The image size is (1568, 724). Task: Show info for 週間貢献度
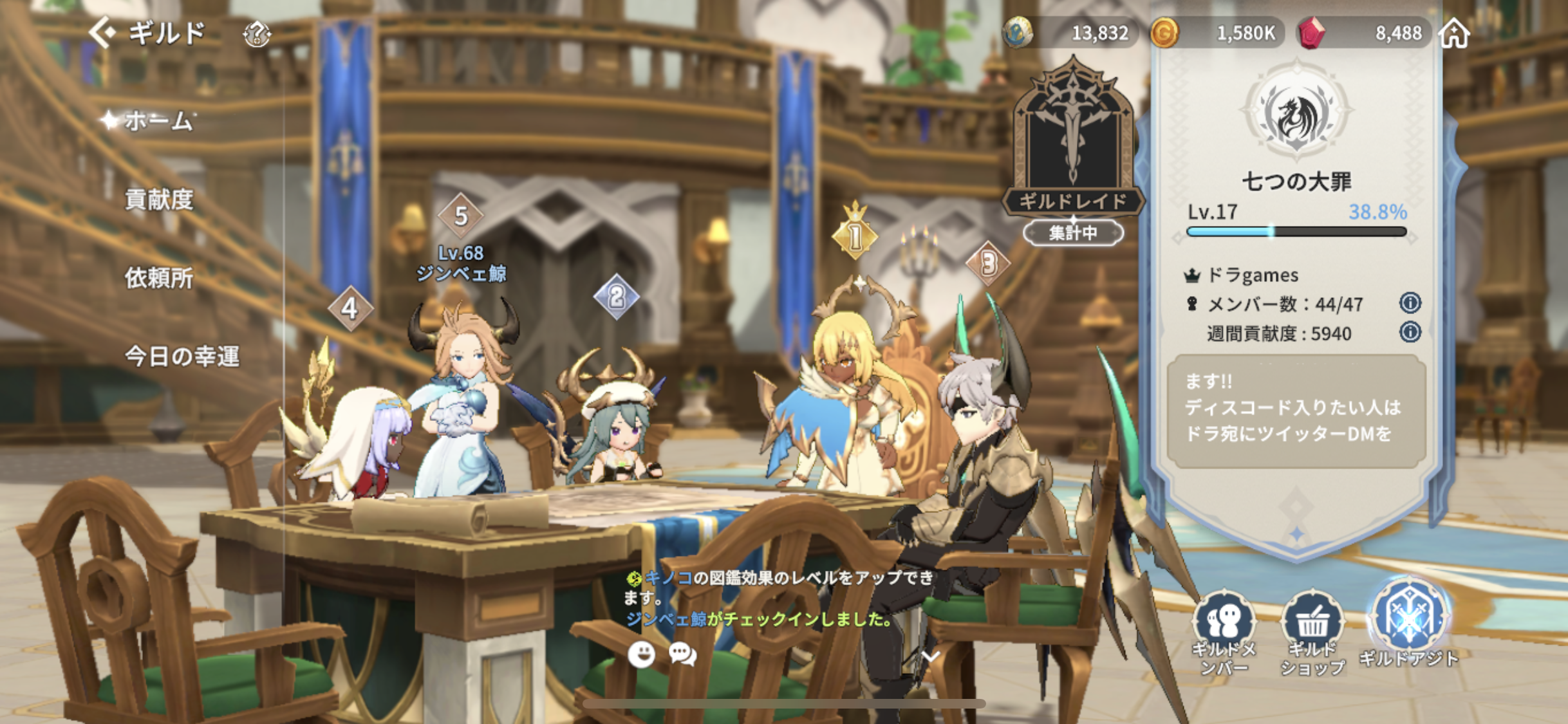(1410, 332)
